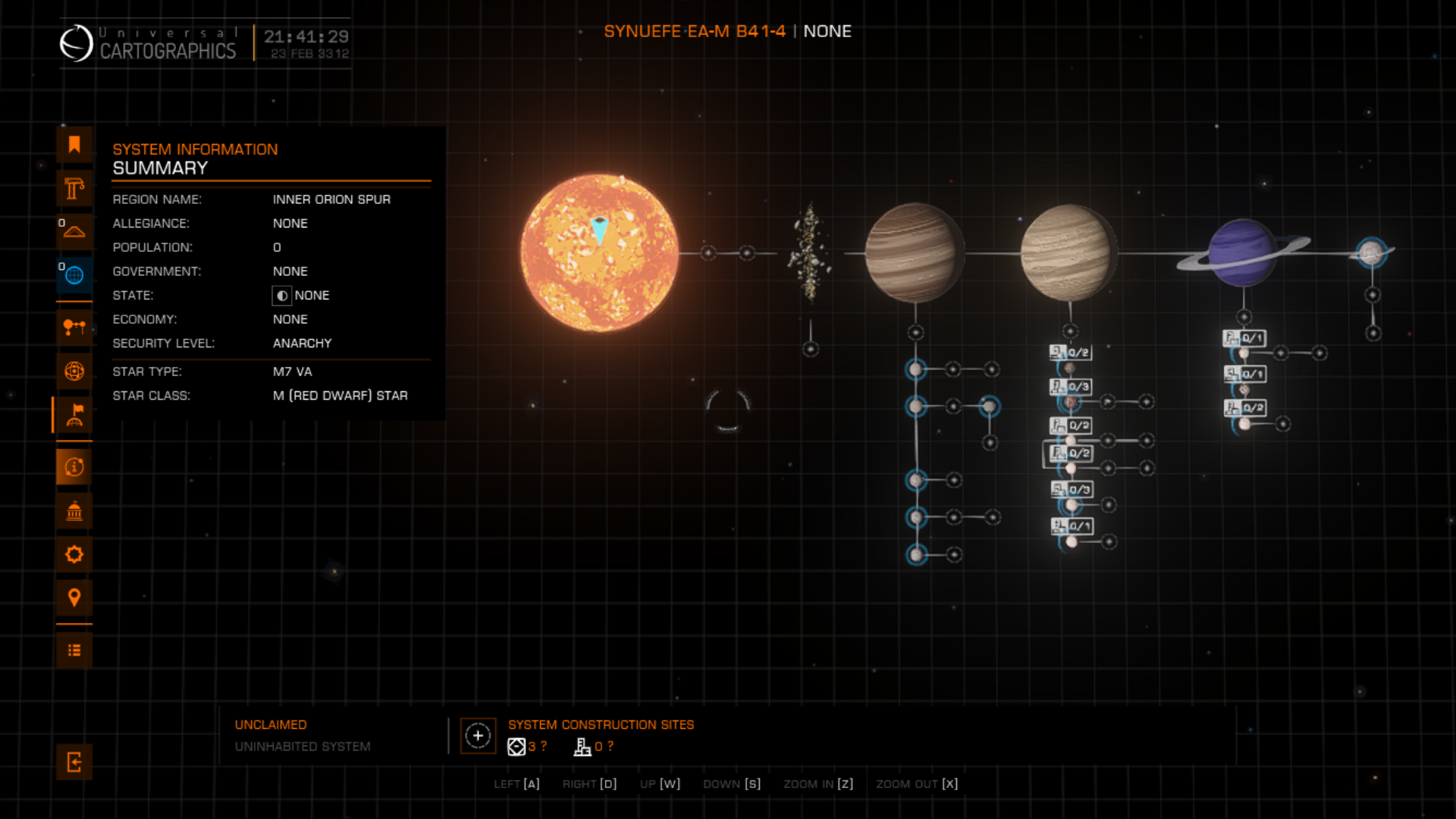This screenshot has width=1456, height=819.
Task: Select the asteroid belt cluster
Action: [x=810, y=253]
